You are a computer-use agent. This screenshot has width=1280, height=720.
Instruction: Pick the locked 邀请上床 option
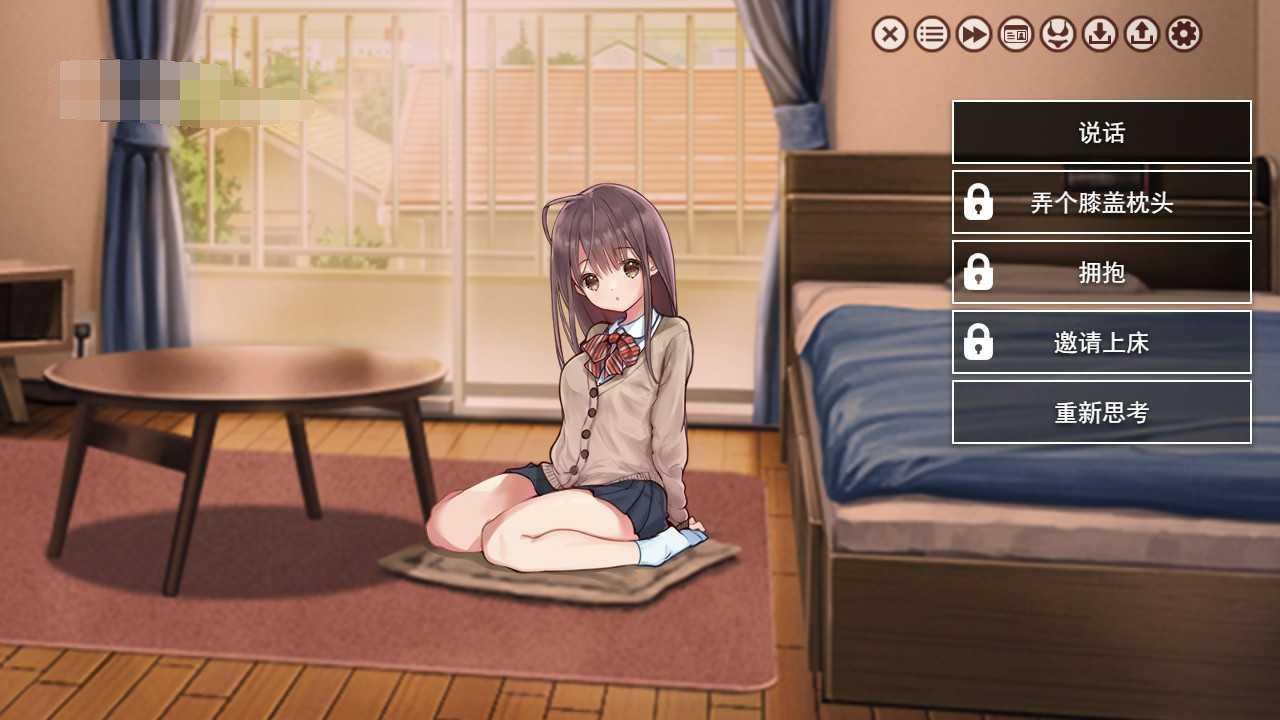(1101, 342)
